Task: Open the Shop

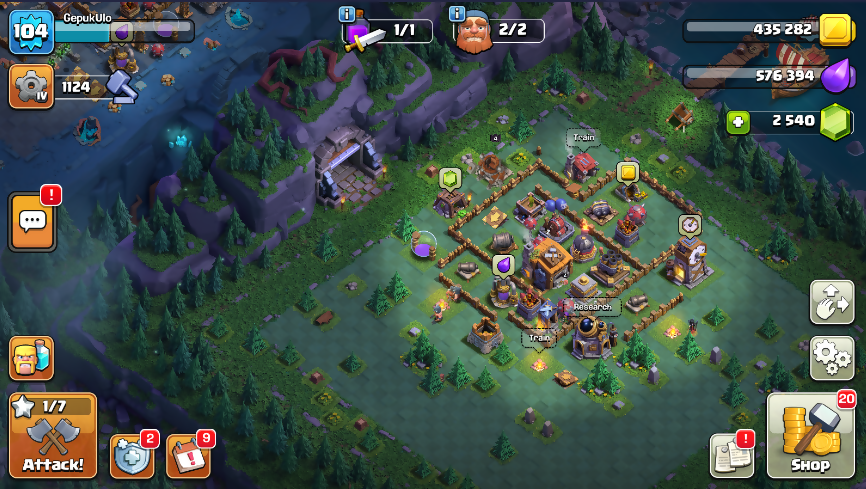Action: point(810,436)
